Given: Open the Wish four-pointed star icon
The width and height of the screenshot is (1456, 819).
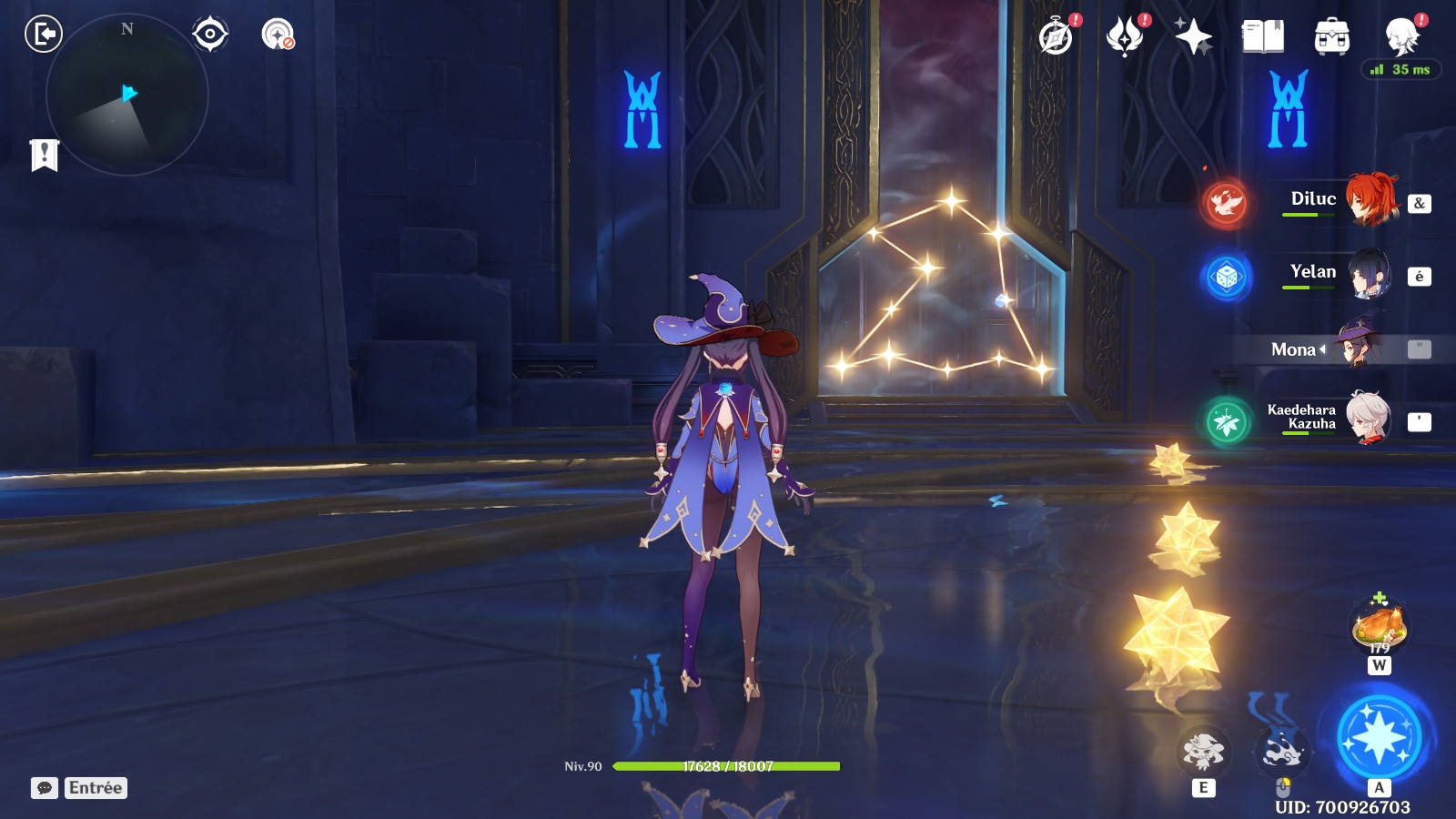Looking at the screenshot, I should [x=1193, y=37].
